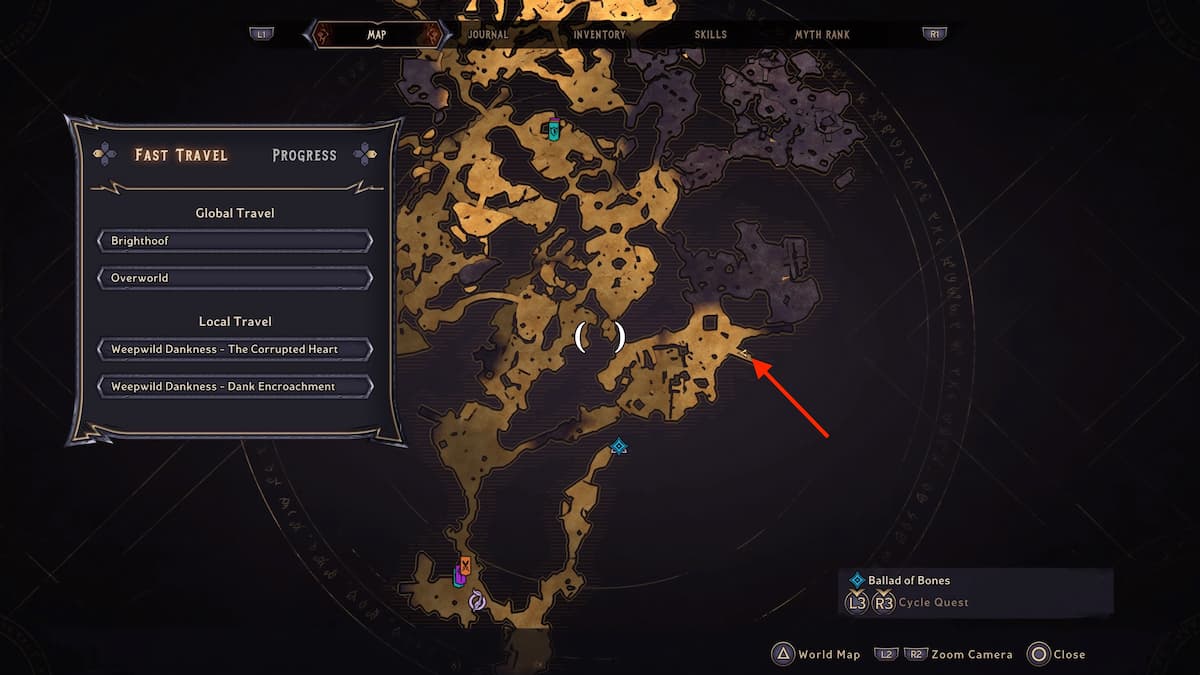The image size is (1200, 675).
Task: Show the Myth Rank tab
Action: [x=822, y=34]
